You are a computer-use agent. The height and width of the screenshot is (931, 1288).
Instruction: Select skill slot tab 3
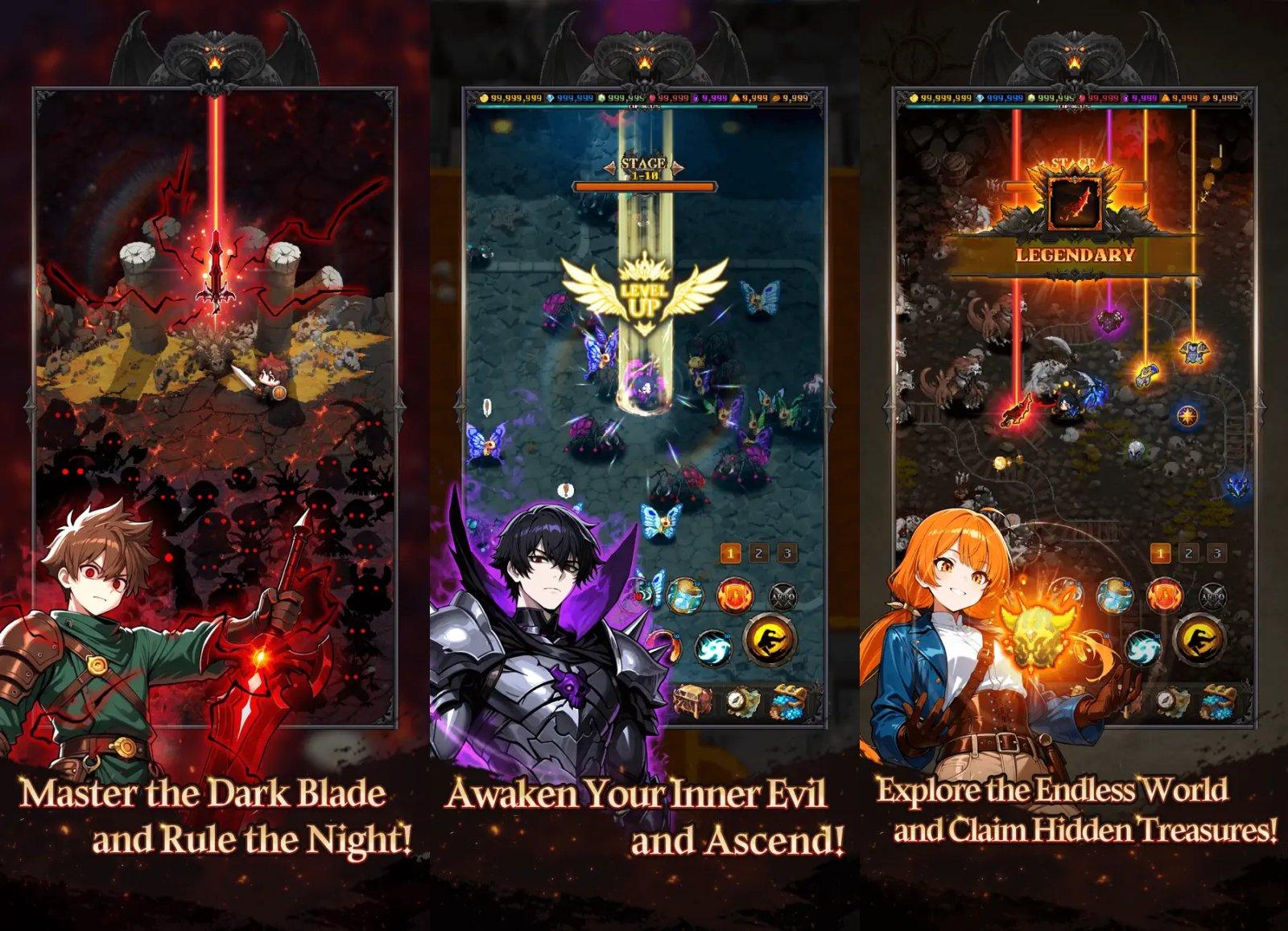click(786, 553)
